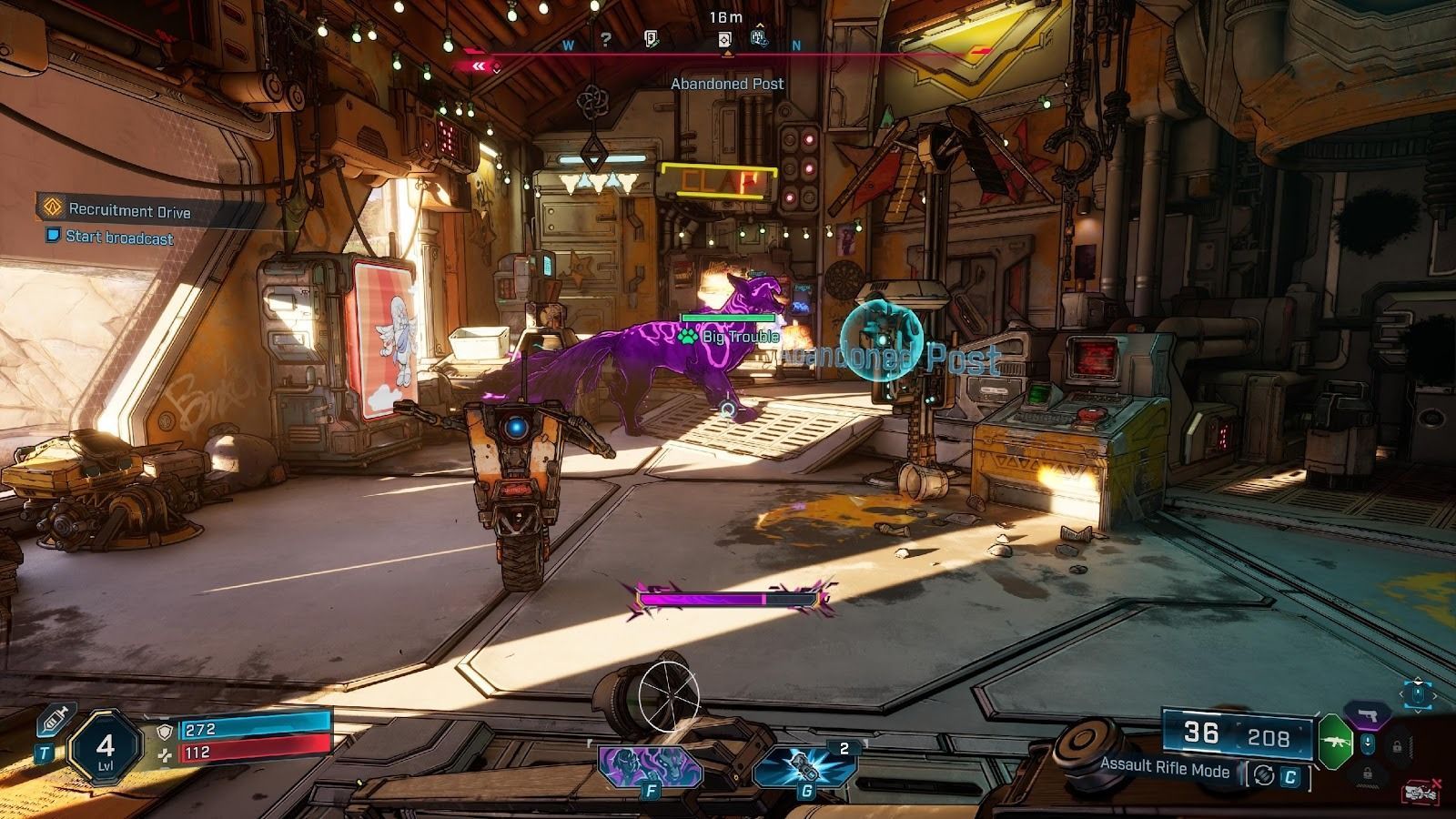Select the level 4 character badge
Image resolution: width=1456 pixels, height=819 pixels.
(x=106, y=747)
